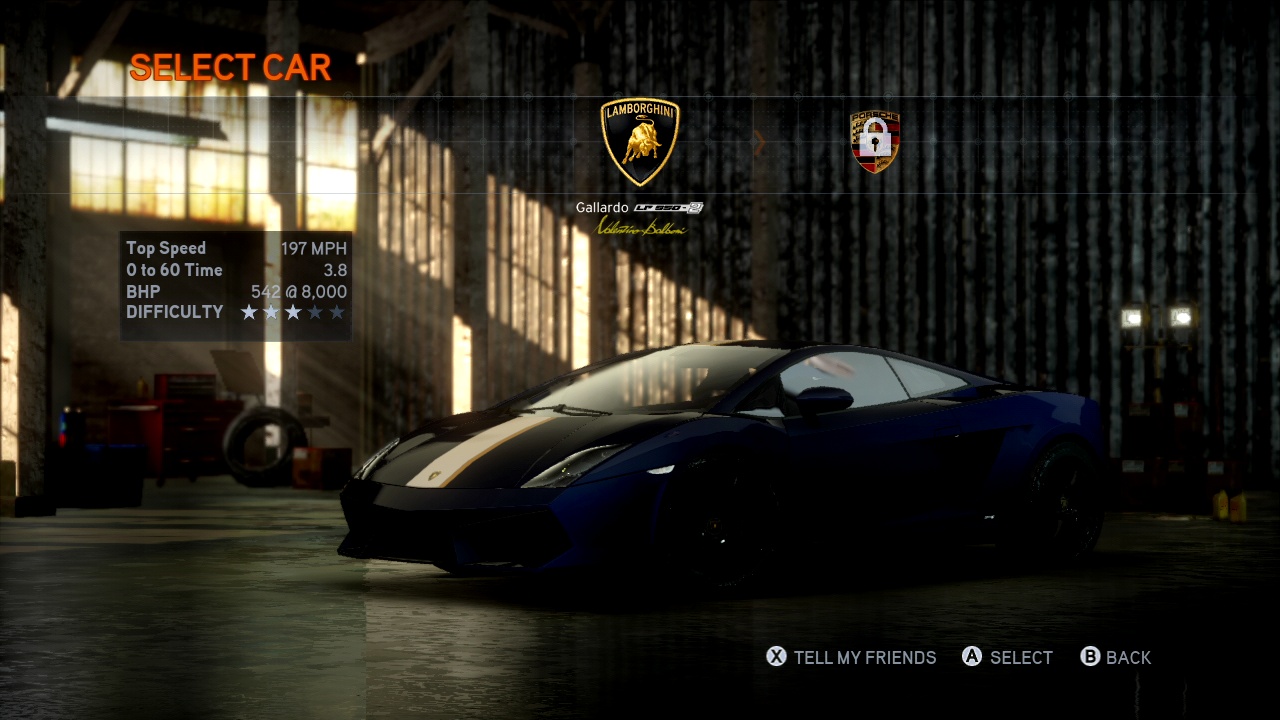Choose the Tell My Friends option
Image resolution: width=1280 pixels, height=720 pixels.
coord(851,657)
